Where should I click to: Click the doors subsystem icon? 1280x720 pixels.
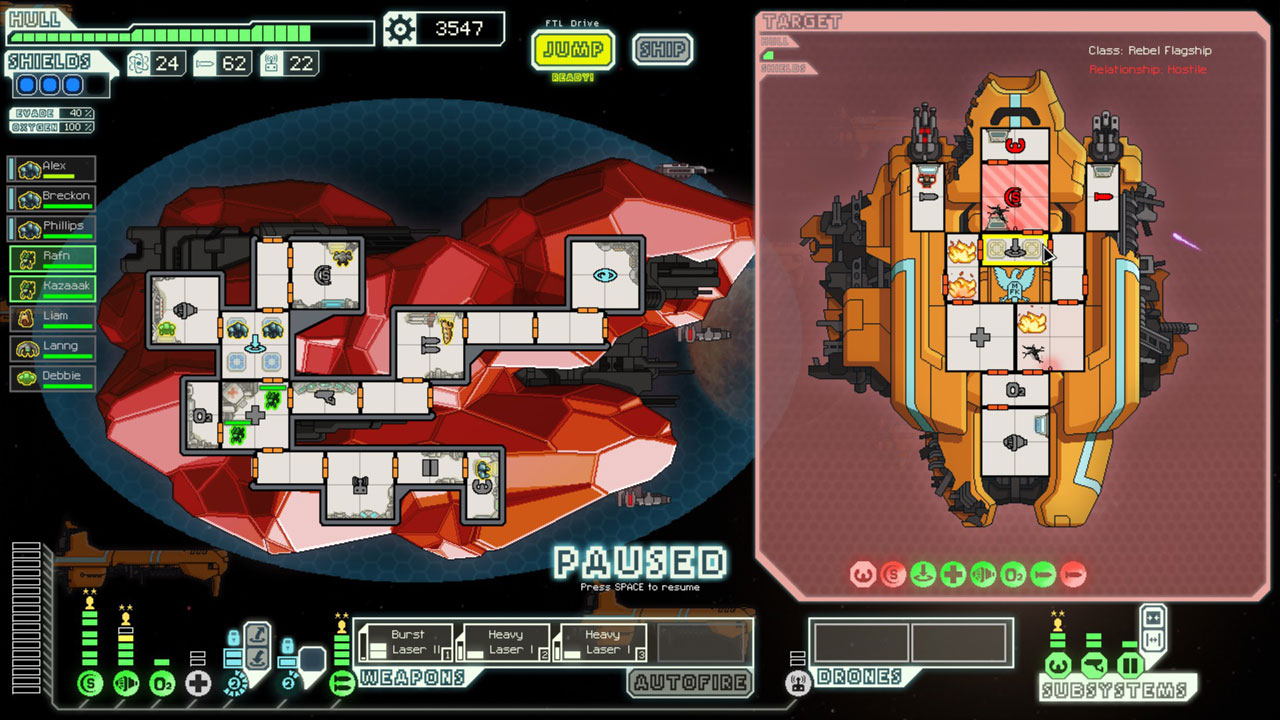point(1130,665)
